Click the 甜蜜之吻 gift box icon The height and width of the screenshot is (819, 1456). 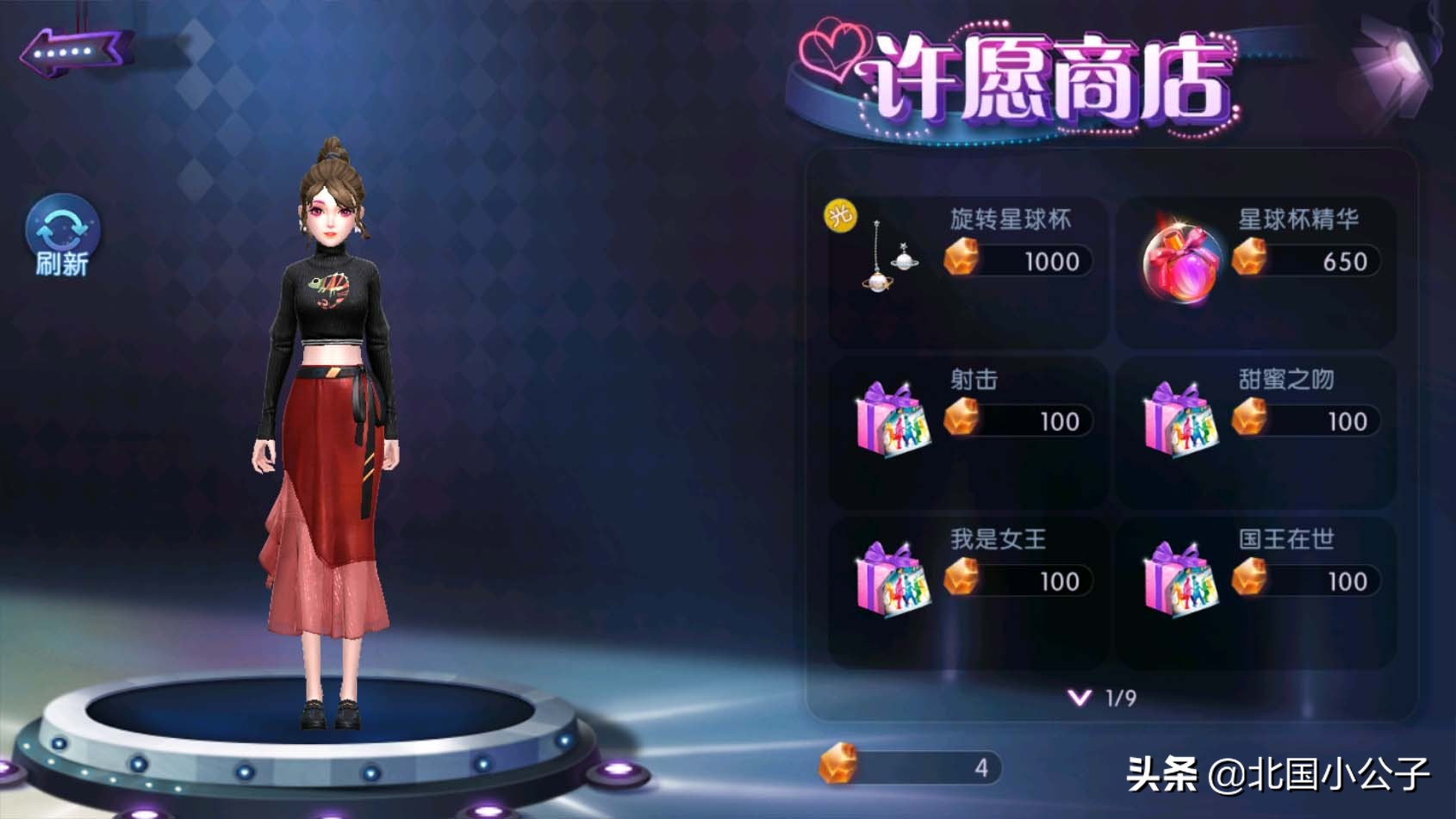pyautogui.click(x=1183, y=422)
